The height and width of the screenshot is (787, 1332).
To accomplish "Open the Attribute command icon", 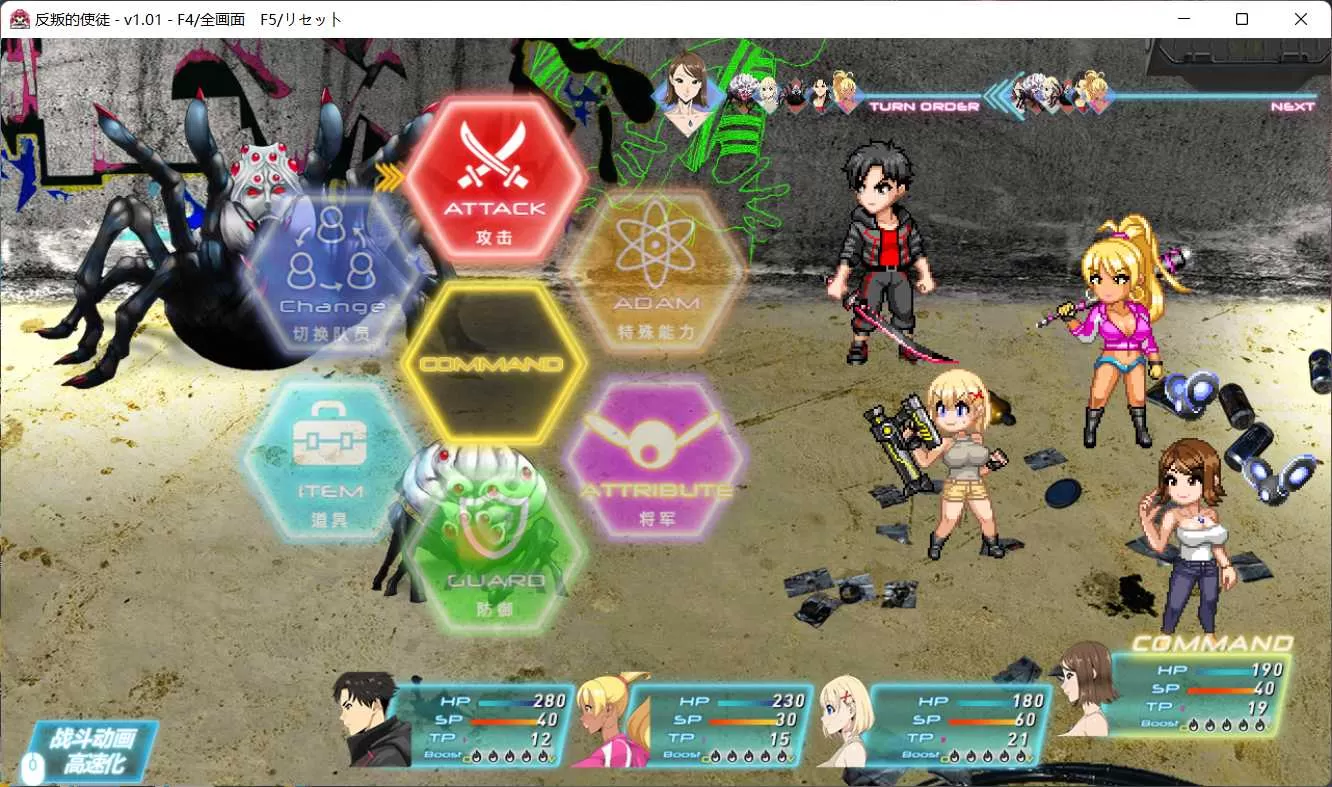I will tap(660, 460).
